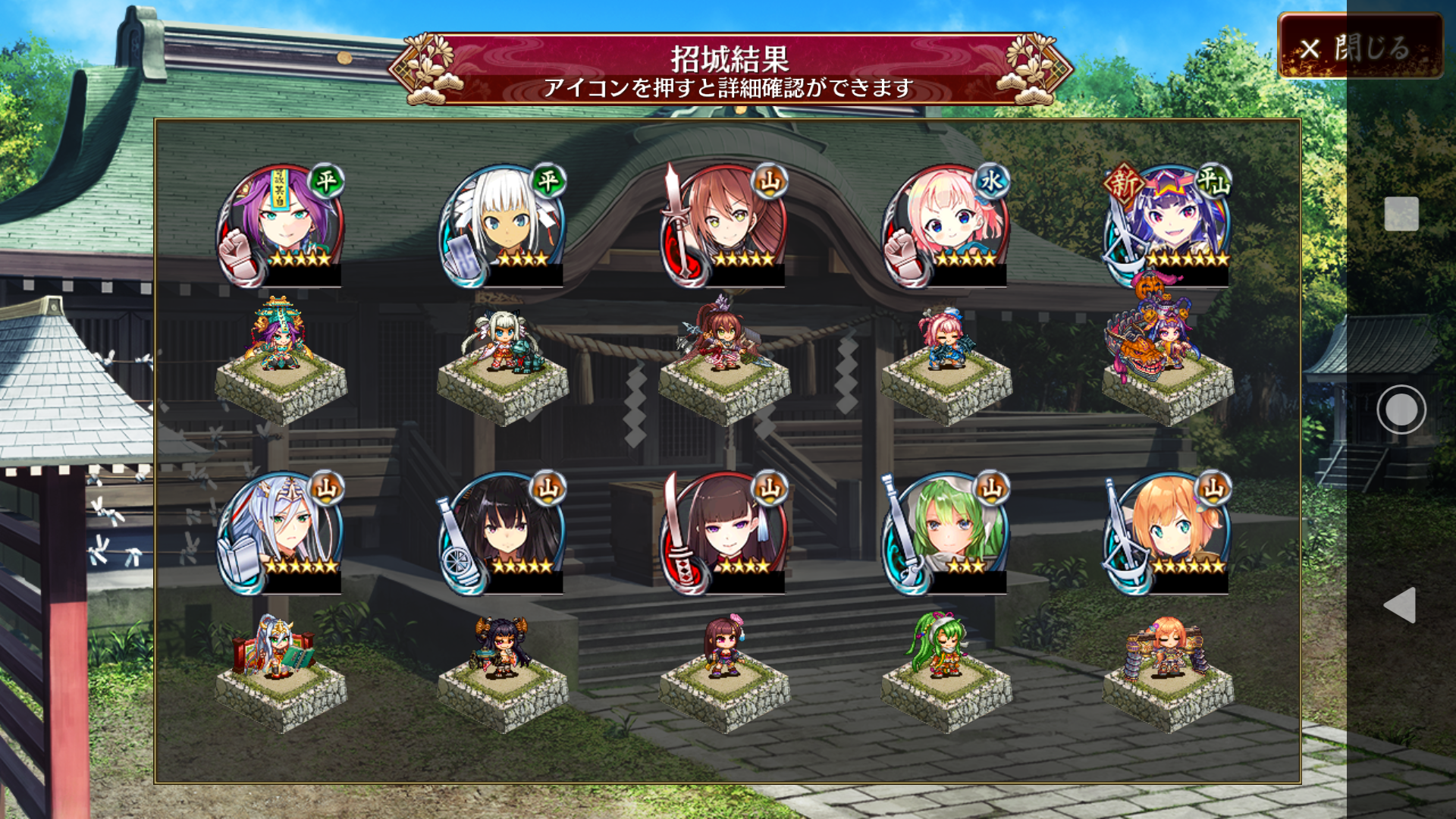Image resolution: width=1456 pixels, height=819 pixels.
Task: Tap the Android back triangle button
Action: coord(1401,604)
